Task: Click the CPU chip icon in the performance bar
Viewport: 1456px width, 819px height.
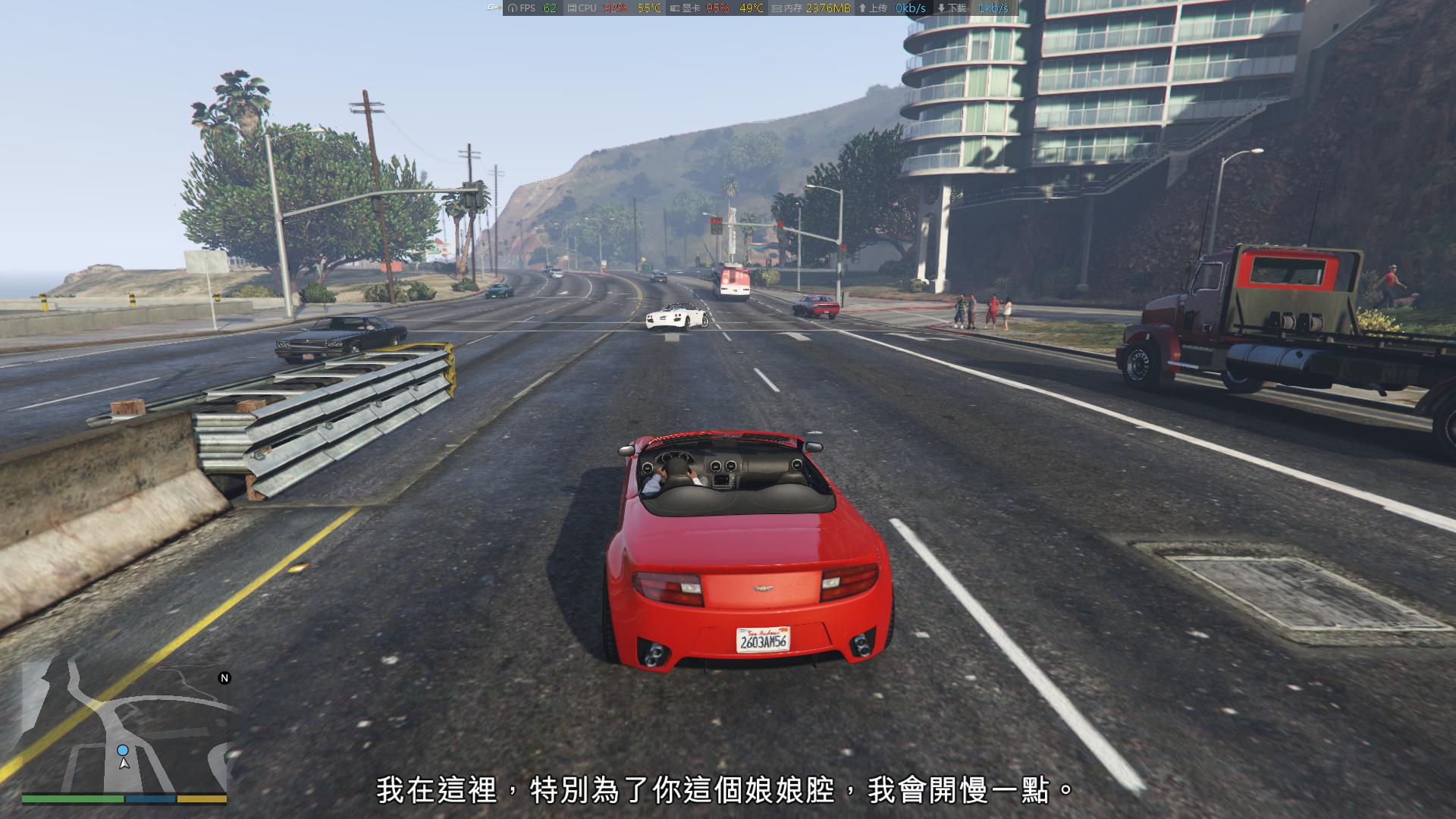Action: pyautogui.click(x=573, y=8)
